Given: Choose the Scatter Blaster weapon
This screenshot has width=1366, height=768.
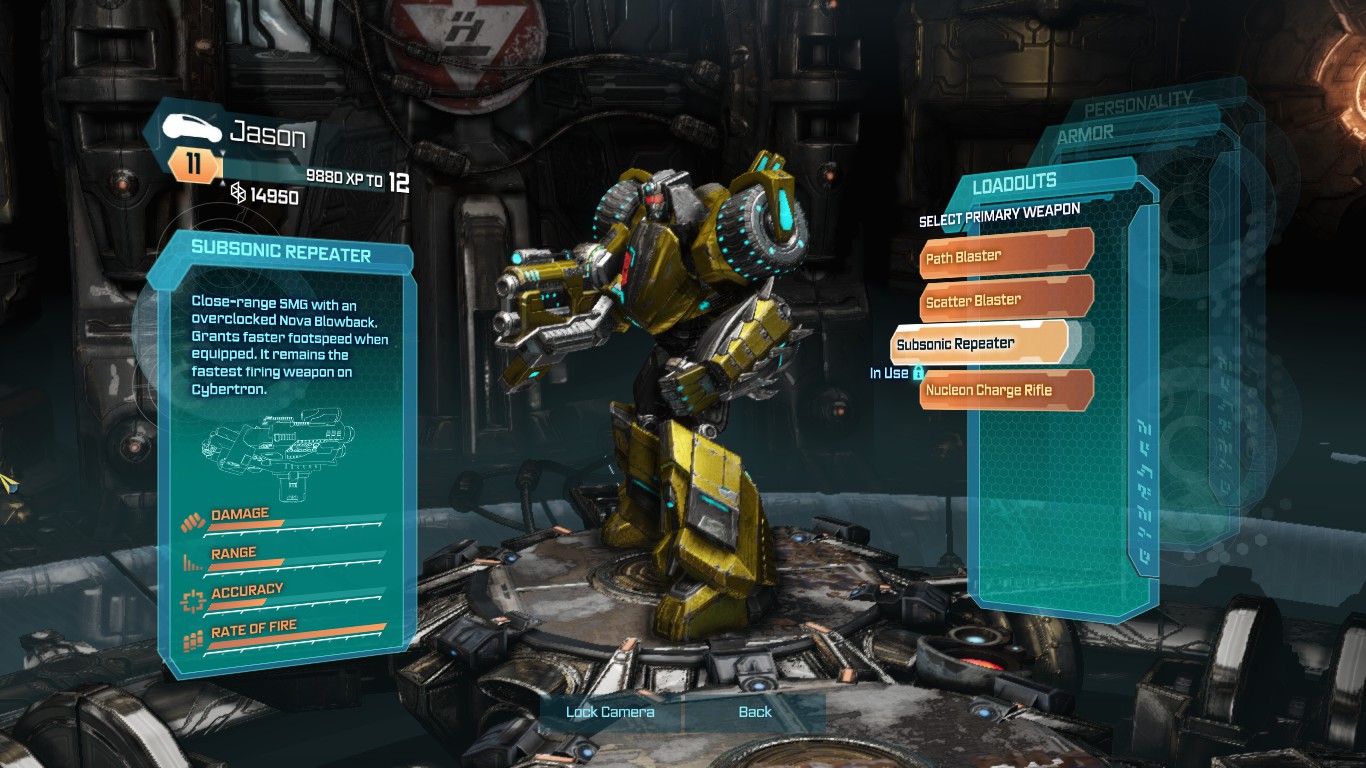Looking at the screenshot, I should point(1006,300).
